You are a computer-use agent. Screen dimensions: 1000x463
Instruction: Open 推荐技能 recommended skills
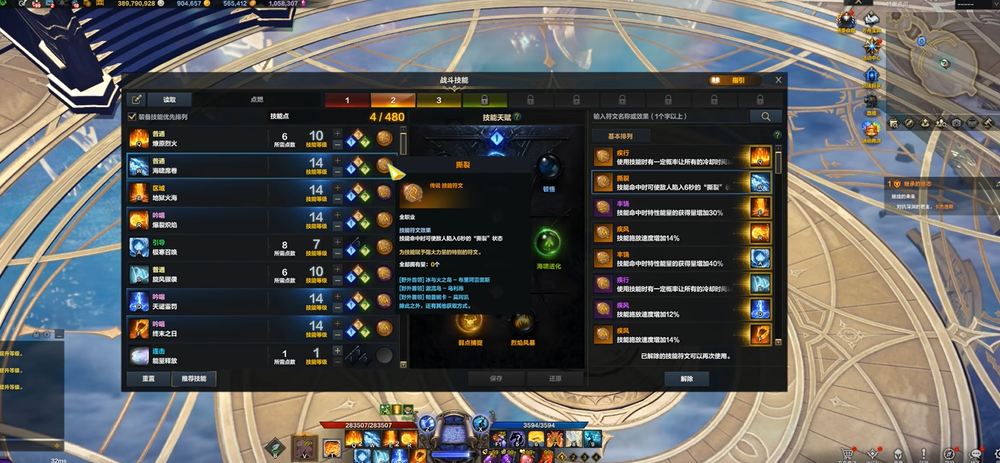192,379
